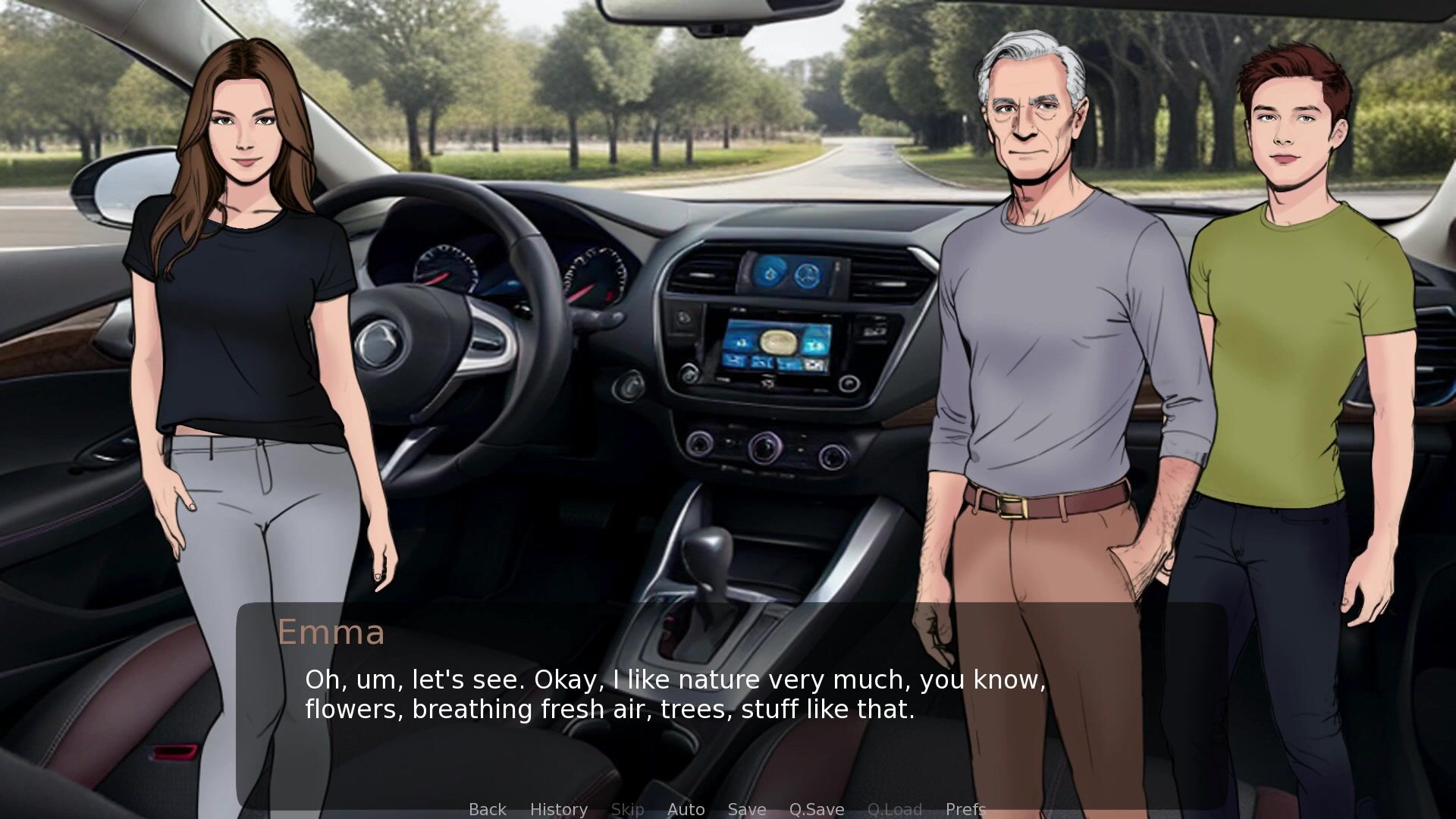Screen dimensions: 1456x819
Task: Open the History log
Action: [x=558, y=809]
